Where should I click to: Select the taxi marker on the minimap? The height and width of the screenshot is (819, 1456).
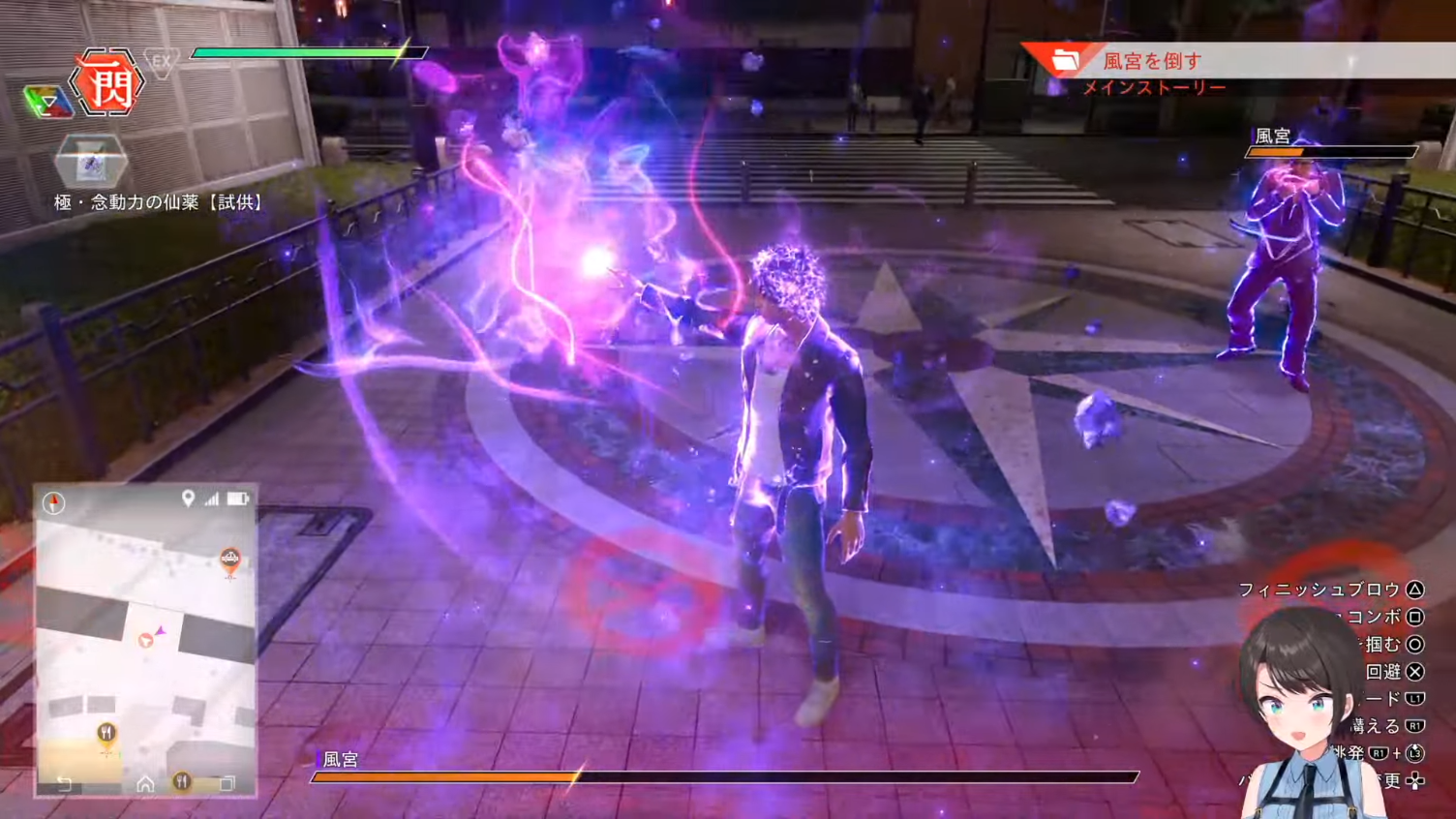pyautogui.click(x=229, y=559)
